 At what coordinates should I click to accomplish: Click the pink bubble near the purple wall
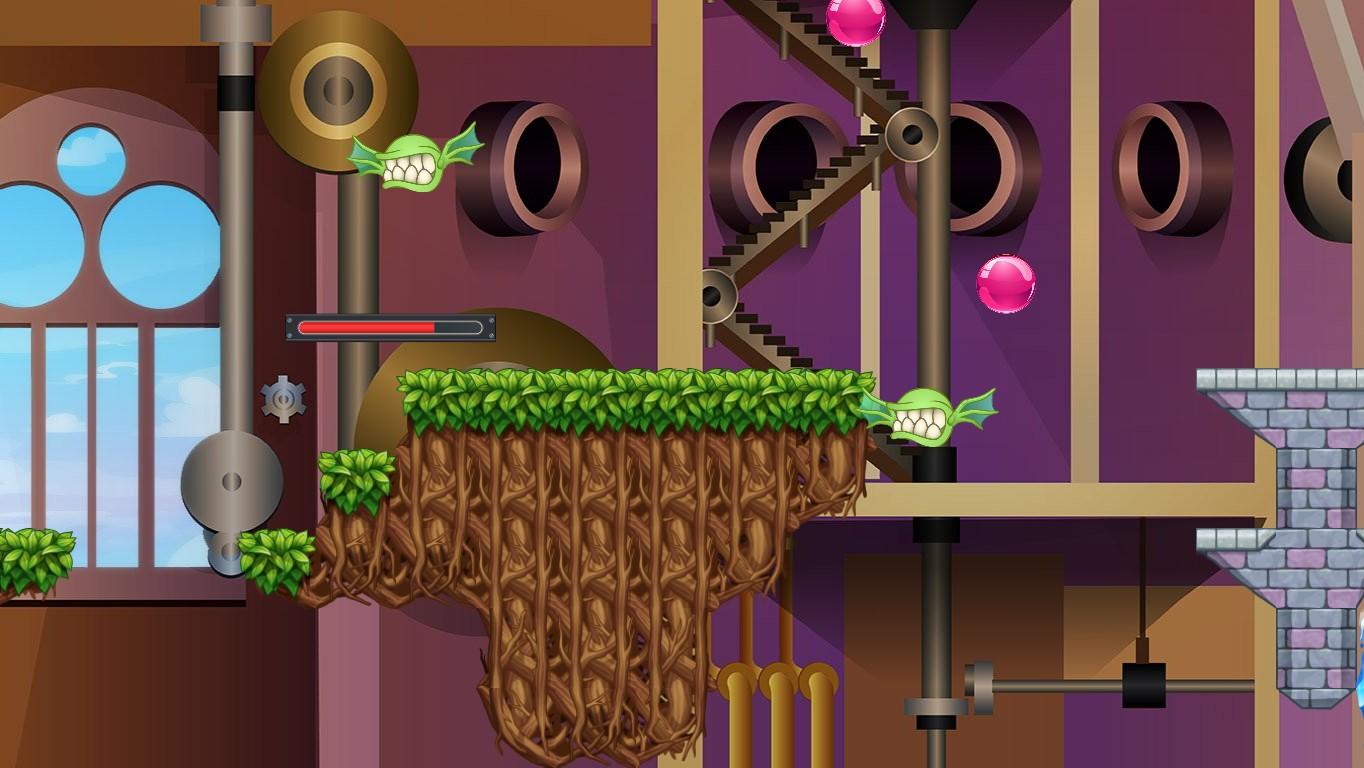pos(1006,283)
